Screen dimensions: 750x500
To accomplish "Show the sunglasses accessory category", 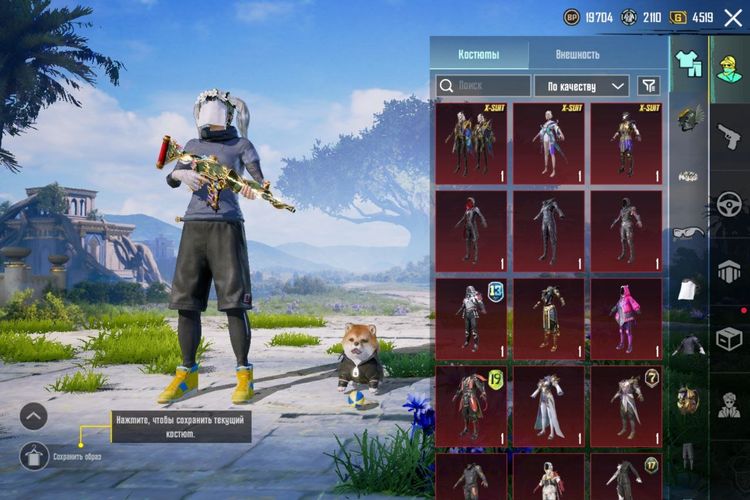I will 688,232.
